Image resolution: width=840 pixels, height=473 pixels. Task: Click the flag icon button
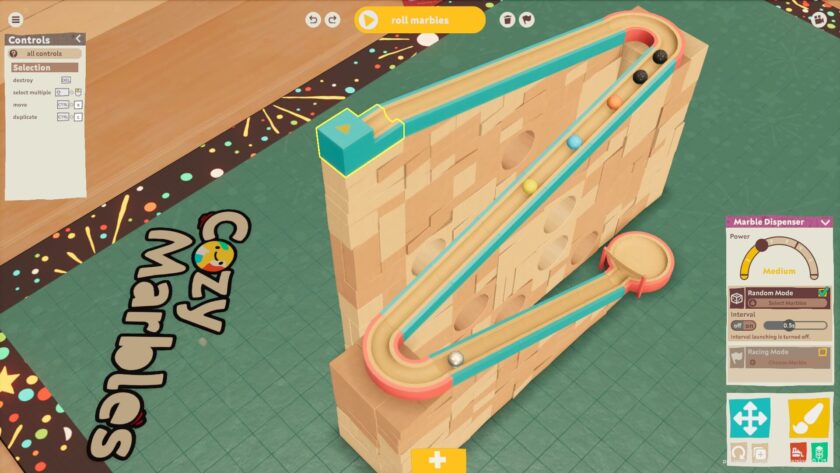coord(526,19)
